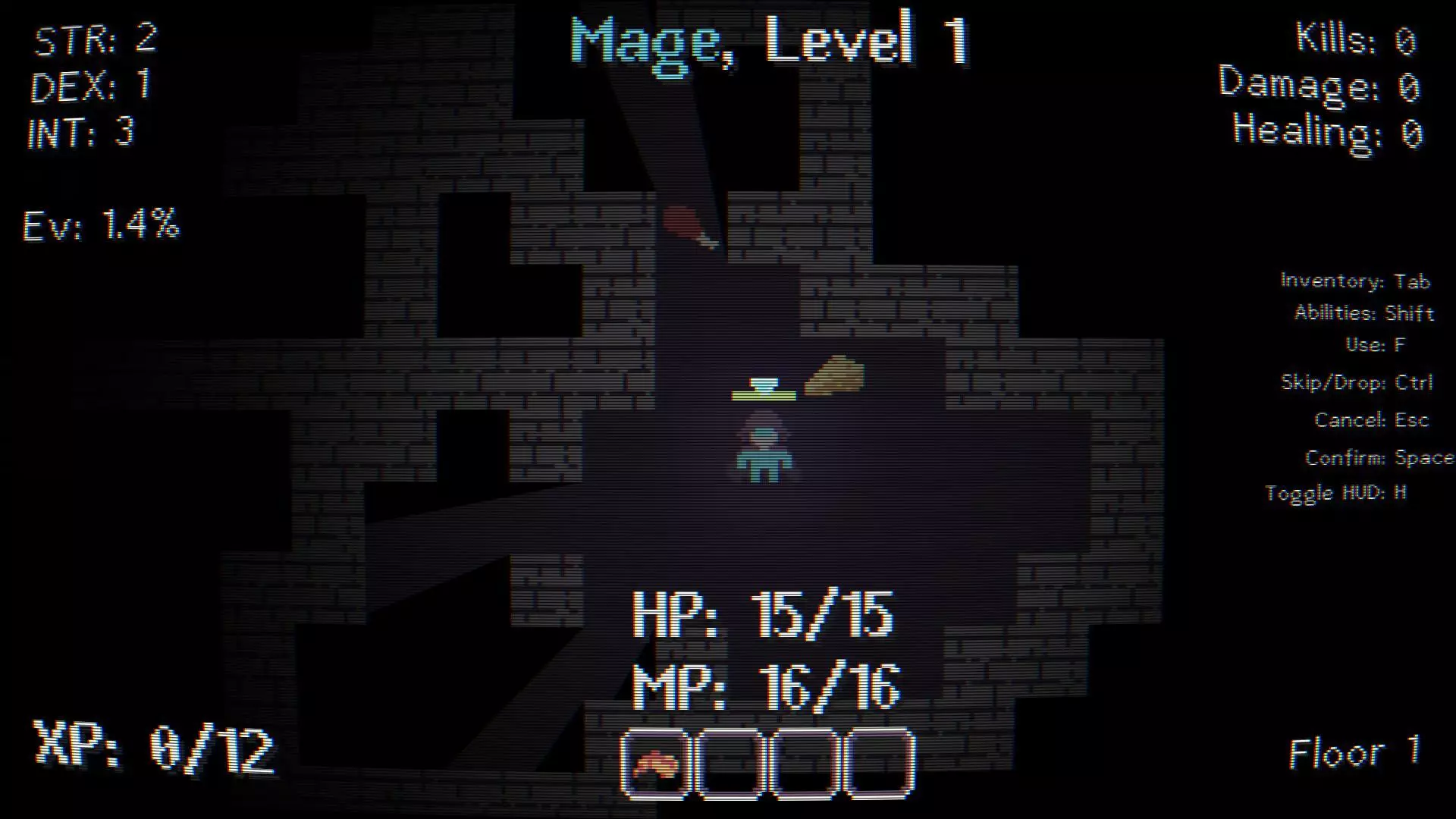The height and width of the screenshot is (819, 1456).
Task: Click the Abilities: Shift keybind entry
Action: click(x=1363, y=313)
